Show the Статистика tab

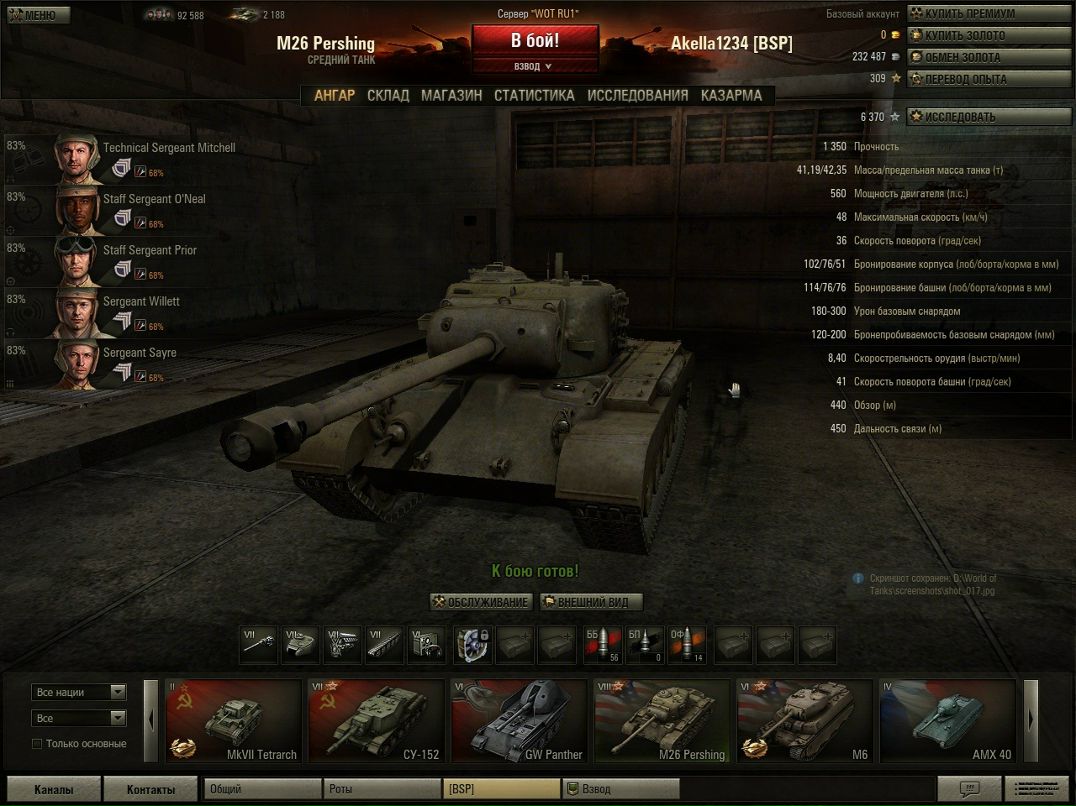pos(534,96)
